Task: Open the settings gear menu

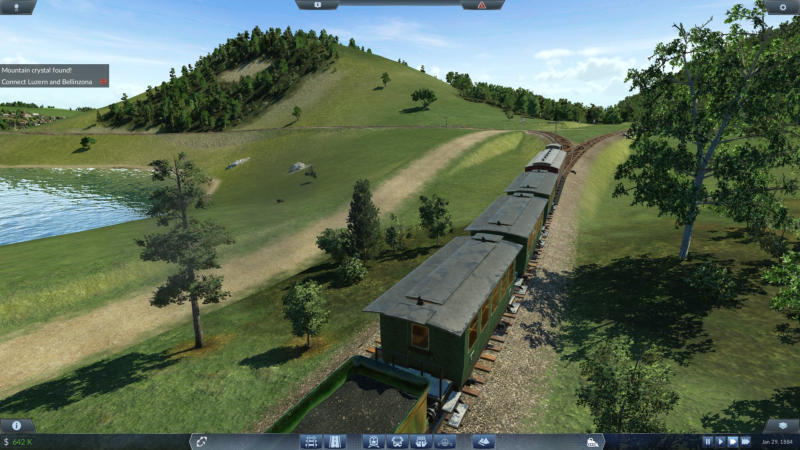Action: [782, 6]
